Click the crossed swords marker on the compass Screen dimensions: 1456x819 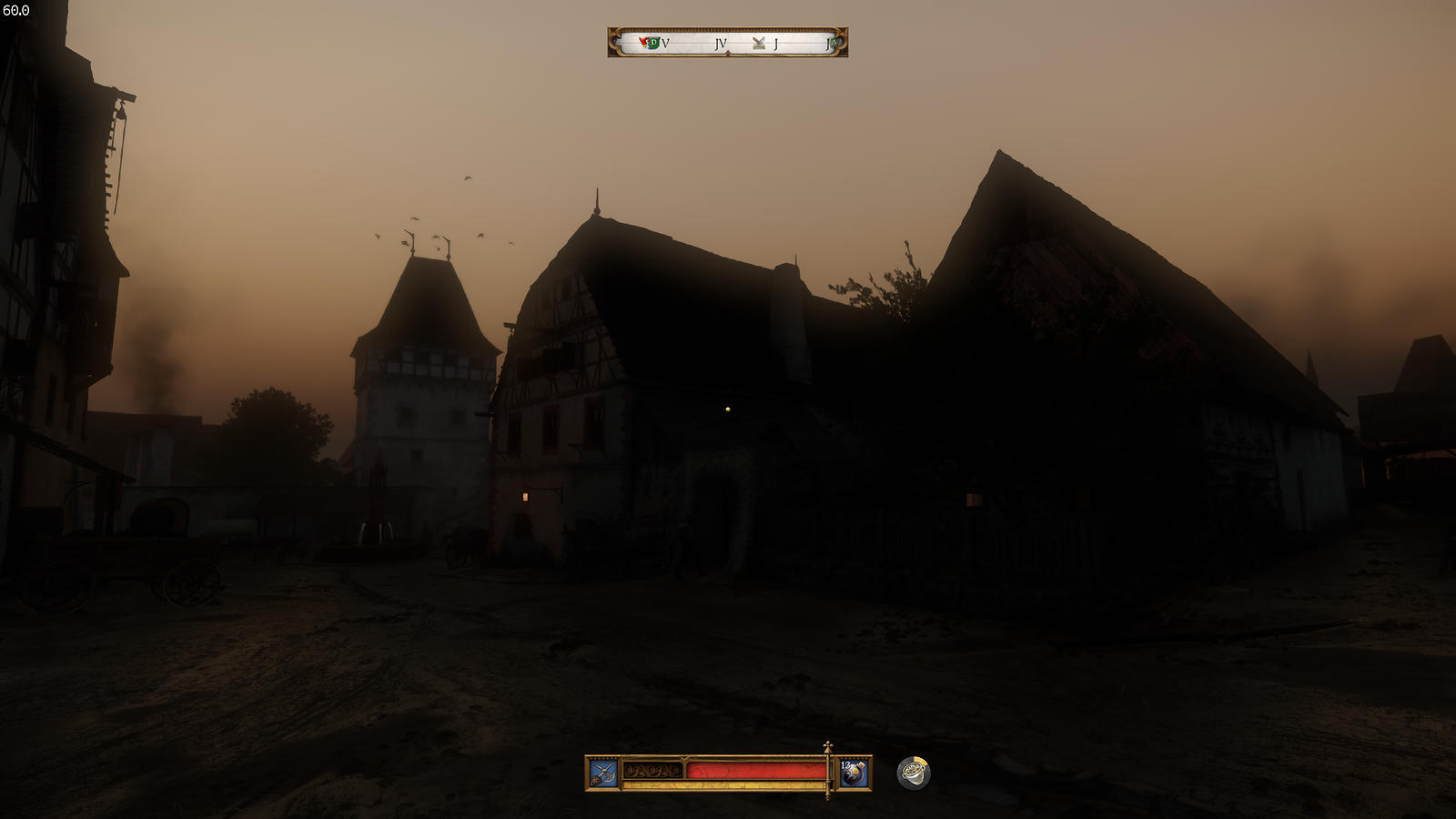click(x=758, y=43)
